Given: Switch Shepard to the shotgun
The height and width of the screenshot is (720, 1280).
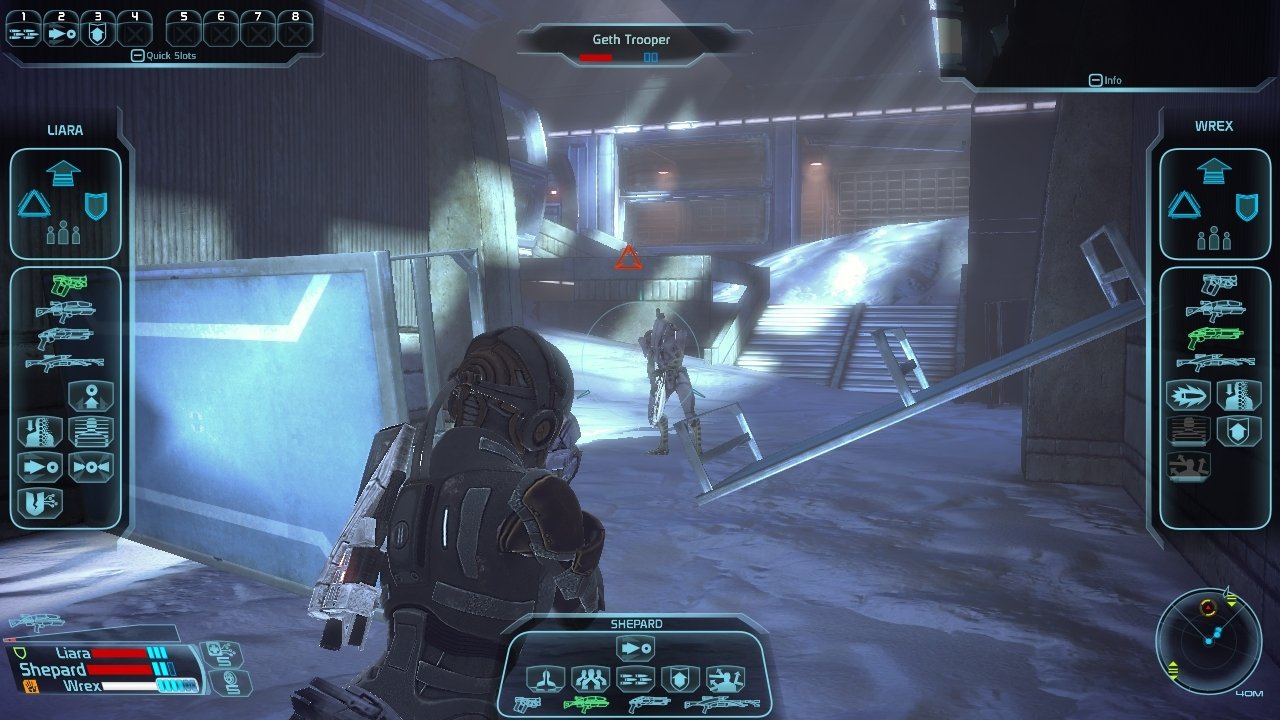Looking at the screenshot, I should pos(648,704).
